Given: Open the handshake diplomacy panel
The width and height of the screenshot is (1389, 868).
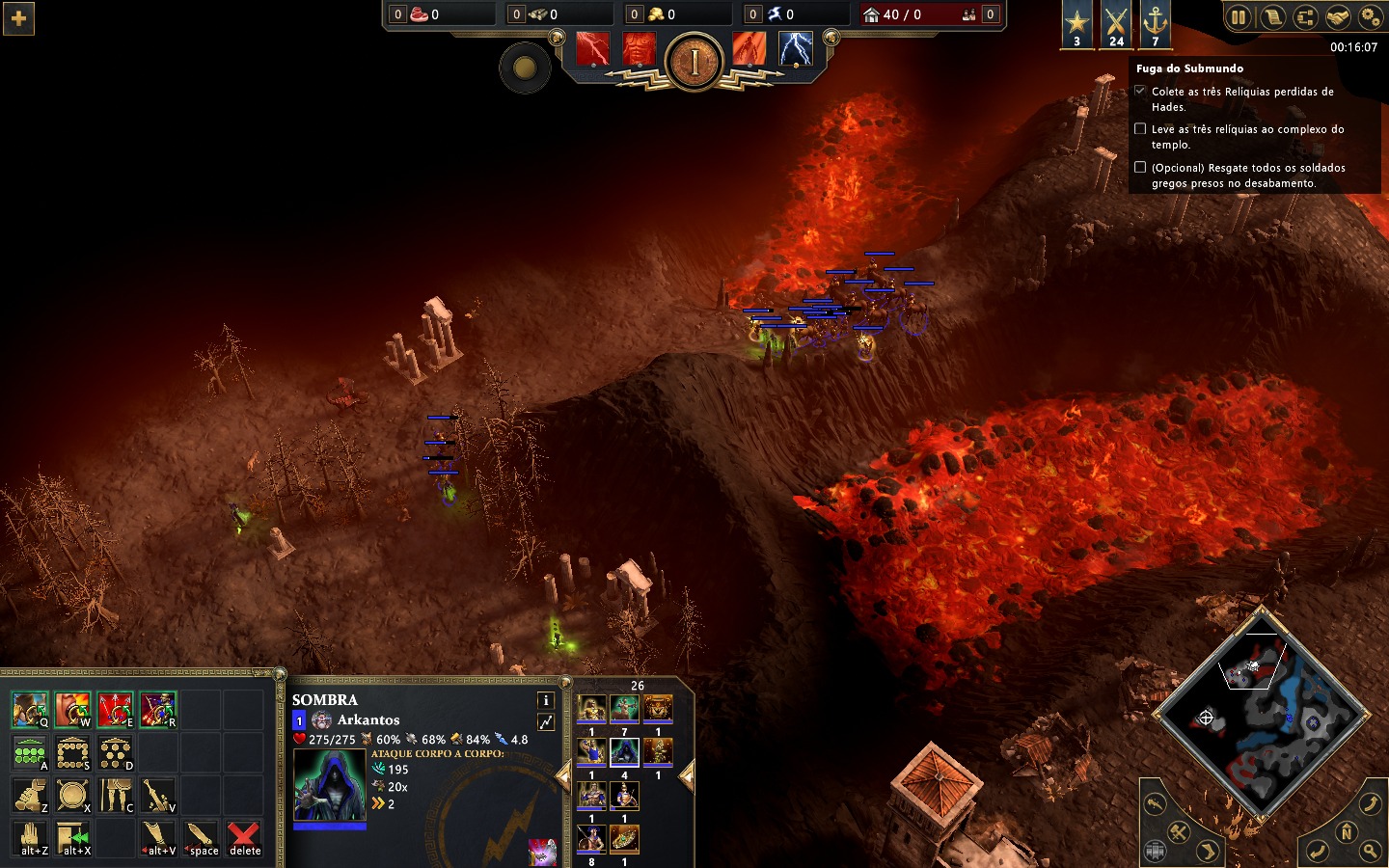Looking at the screenshot, I should [1337, 17].
